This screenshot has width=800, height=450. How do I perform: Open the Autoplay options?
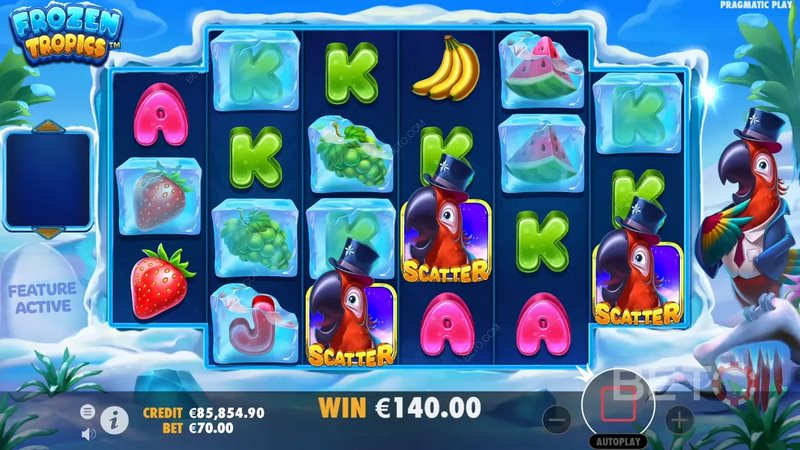[621, 441]
